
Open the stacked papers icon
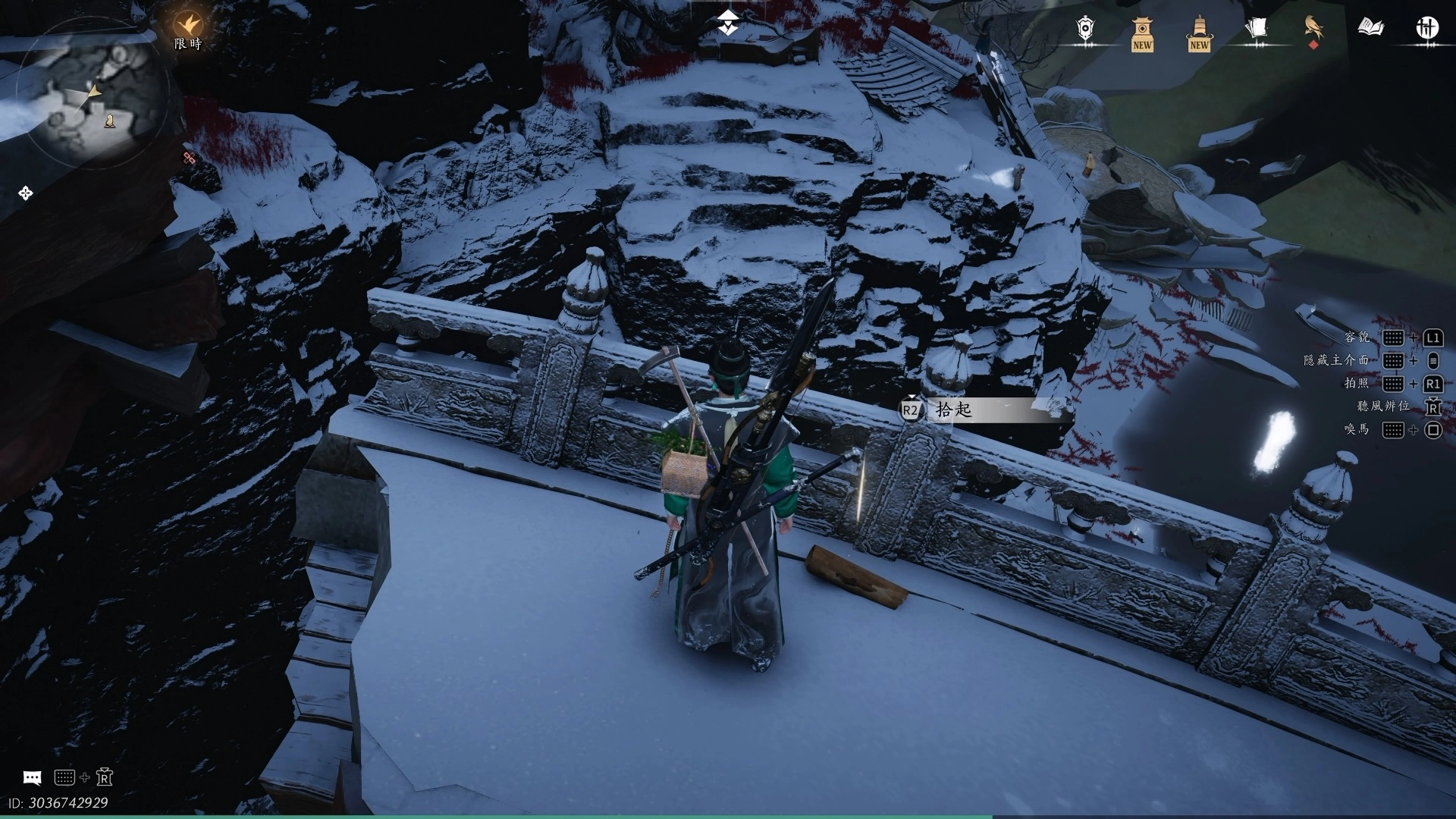click(x=1256, y=29)
